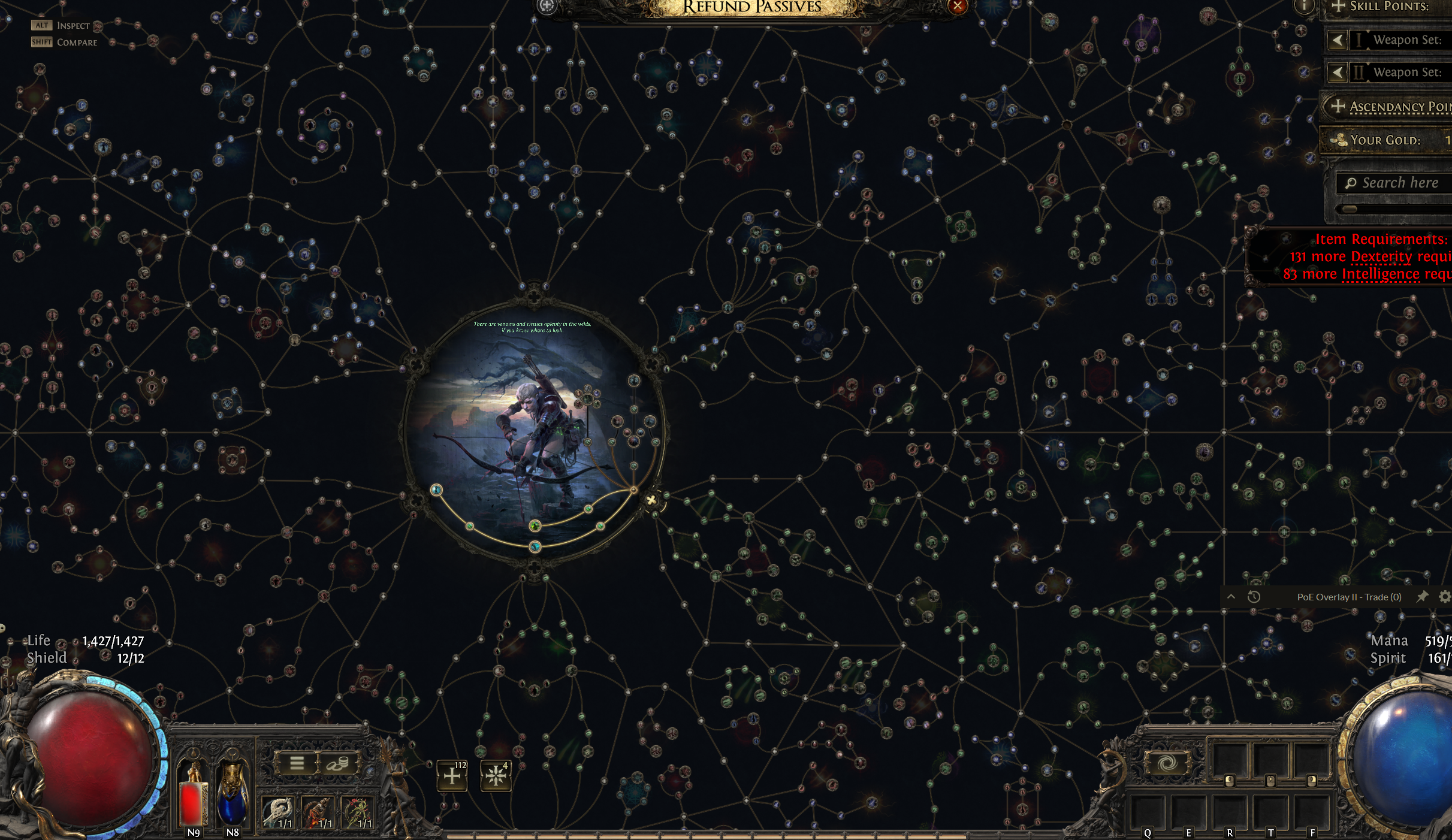Click the skill points button showing 112
The height and width of the screenshot is (840, 1452).
pos(452,776)
